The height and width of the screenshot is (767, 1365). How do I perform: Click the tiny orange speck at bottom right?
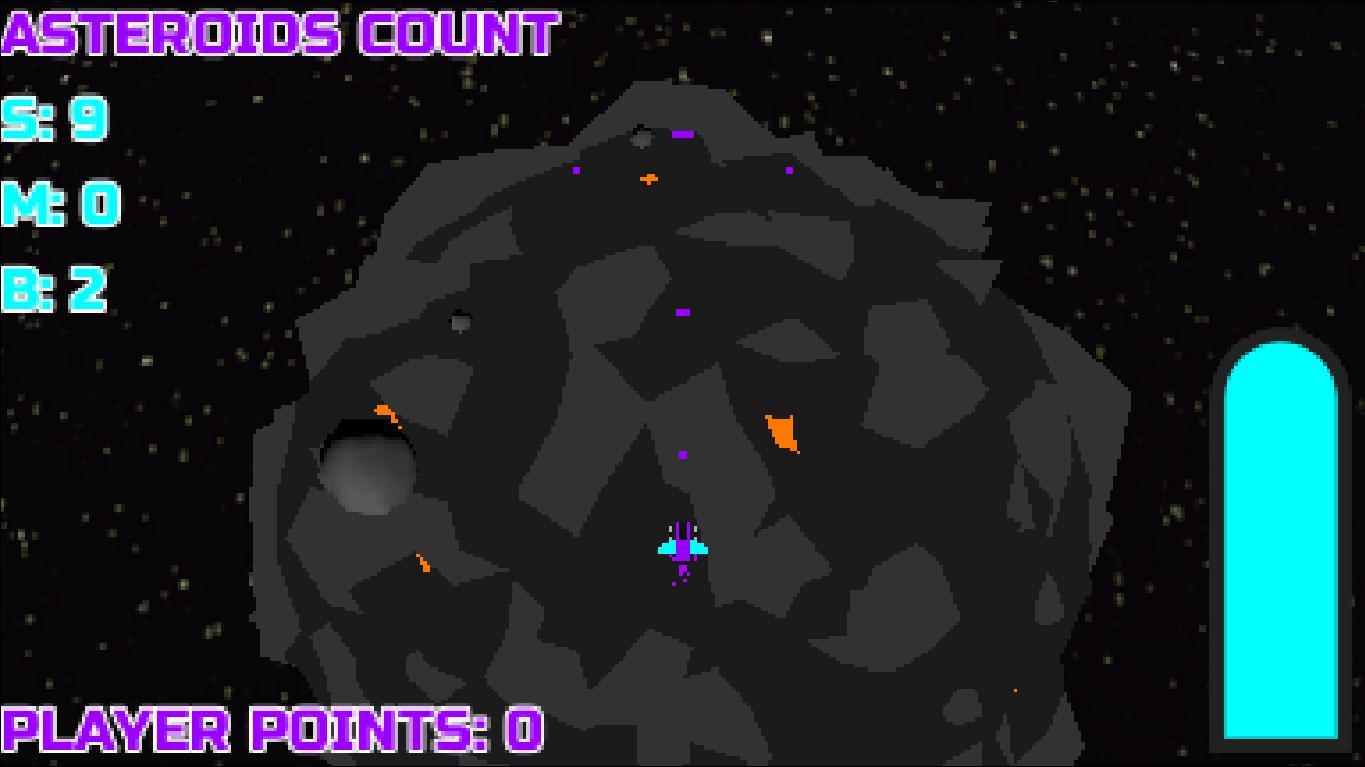click(x=1016, y=688)
